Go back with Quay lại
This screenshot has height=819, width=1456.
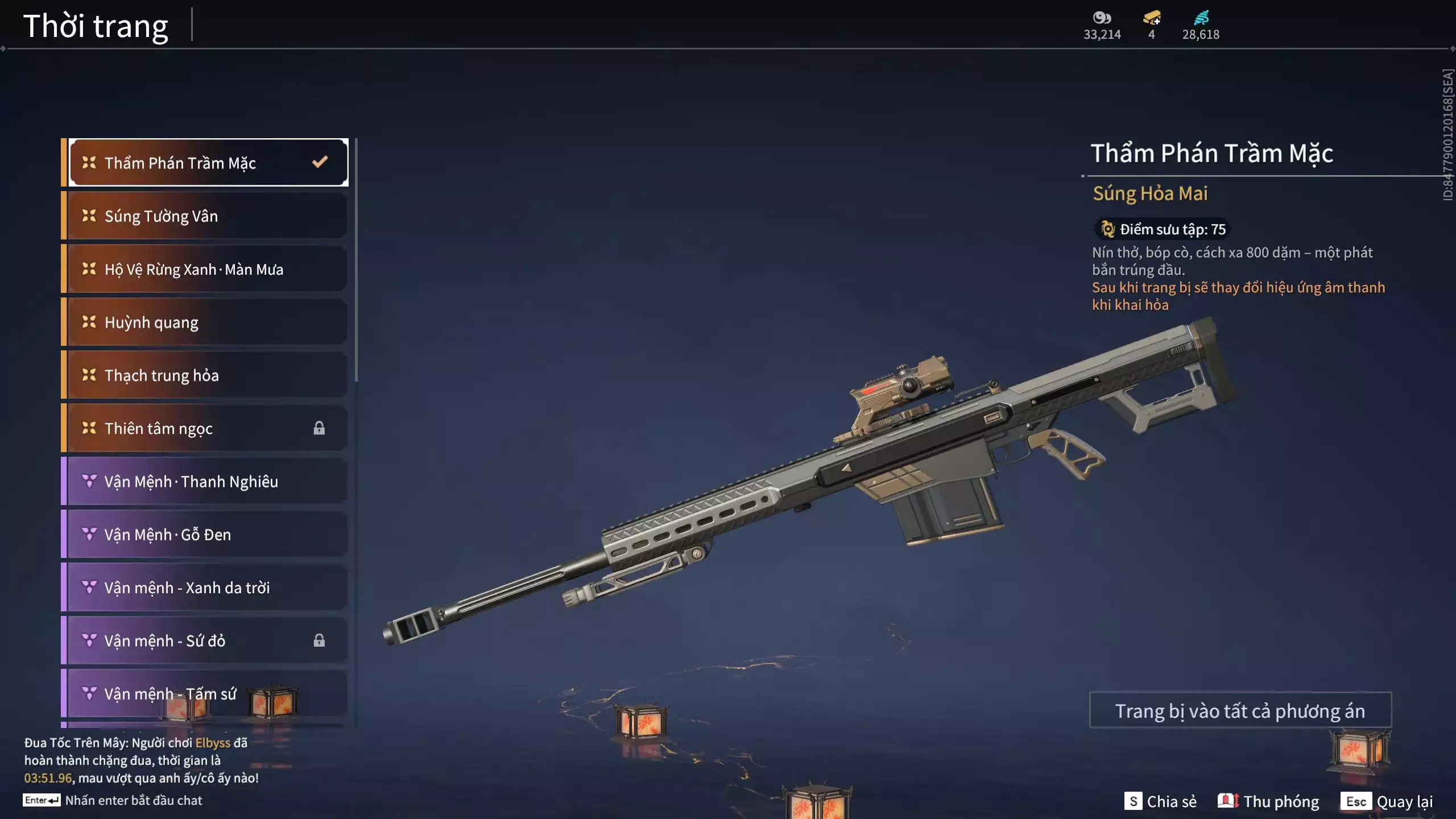1387,801
